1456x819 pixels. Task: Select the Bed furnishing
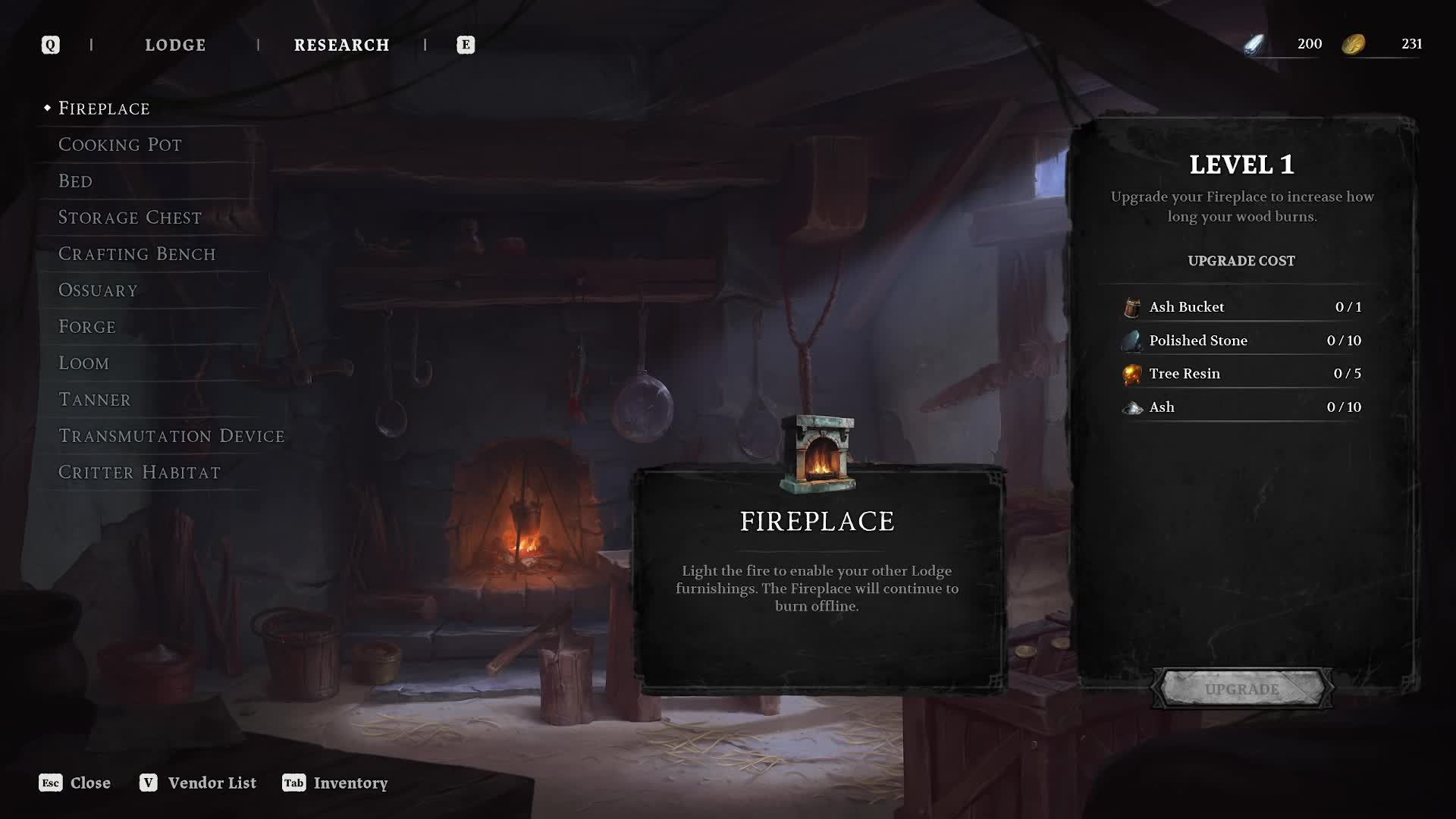(x=75, y=181)
